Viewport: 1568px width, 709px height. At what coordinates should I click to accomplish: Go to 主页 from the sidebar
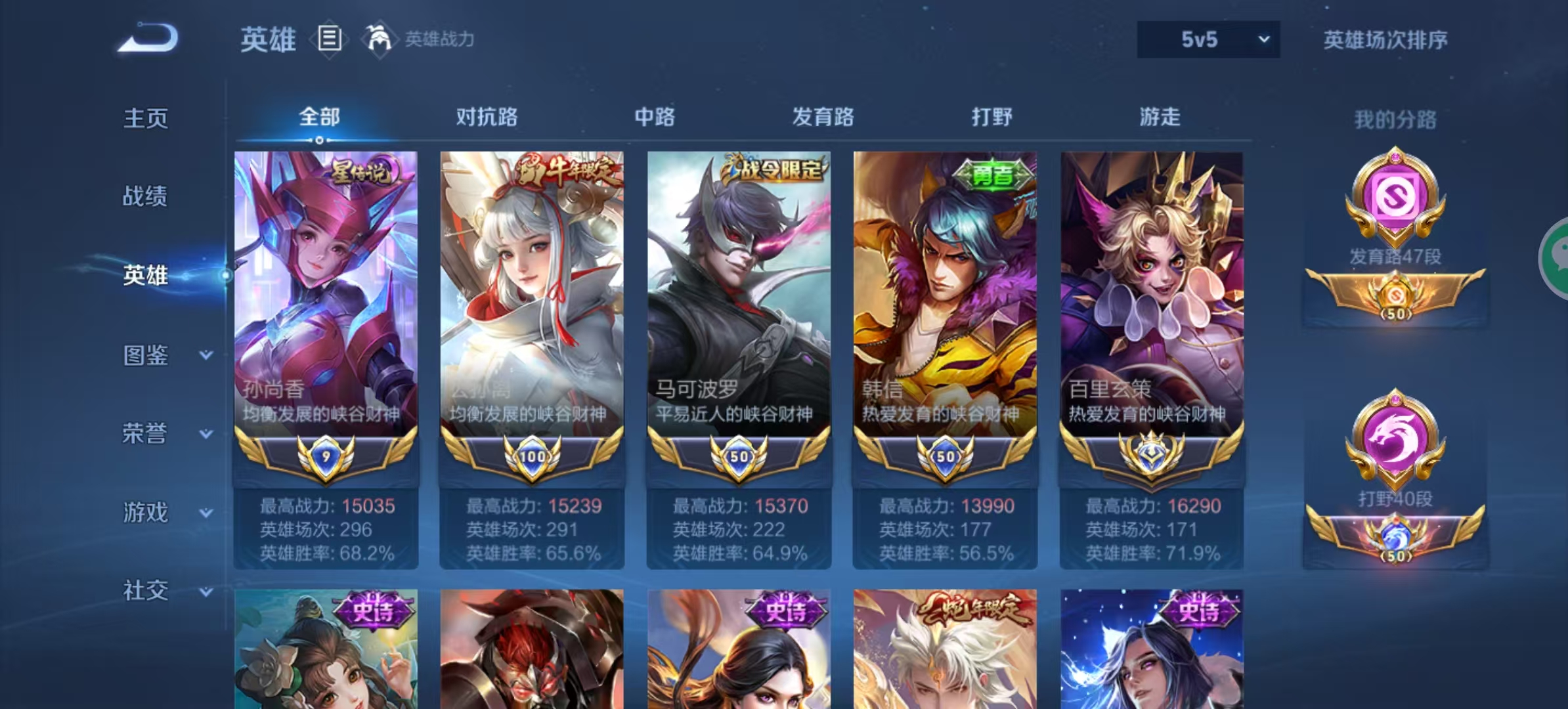point(146,118)
